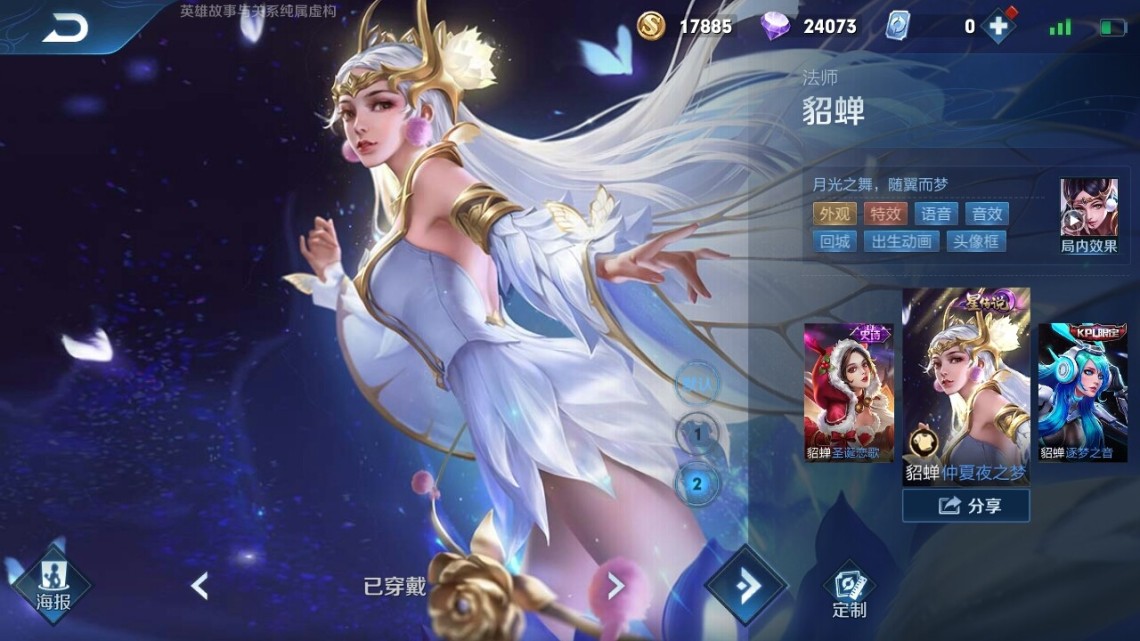Show the 出生动画 spawn animation tag
Viewport: 1140px width, 641px height.
point(902,241)
